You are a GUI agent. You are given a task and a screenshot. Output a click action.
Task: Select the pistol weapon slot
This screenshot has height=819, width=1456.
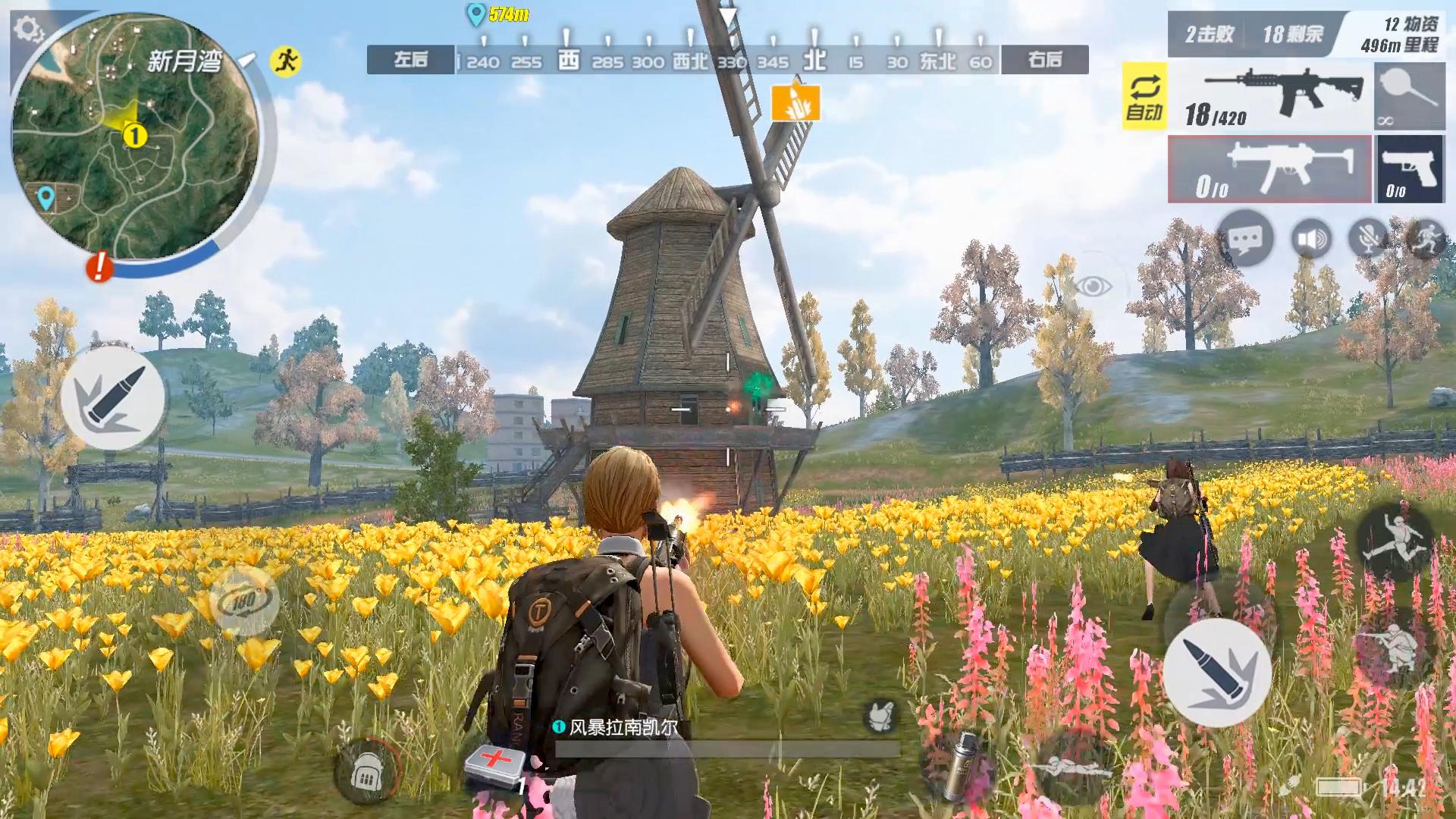click(x=1410, y=169)
